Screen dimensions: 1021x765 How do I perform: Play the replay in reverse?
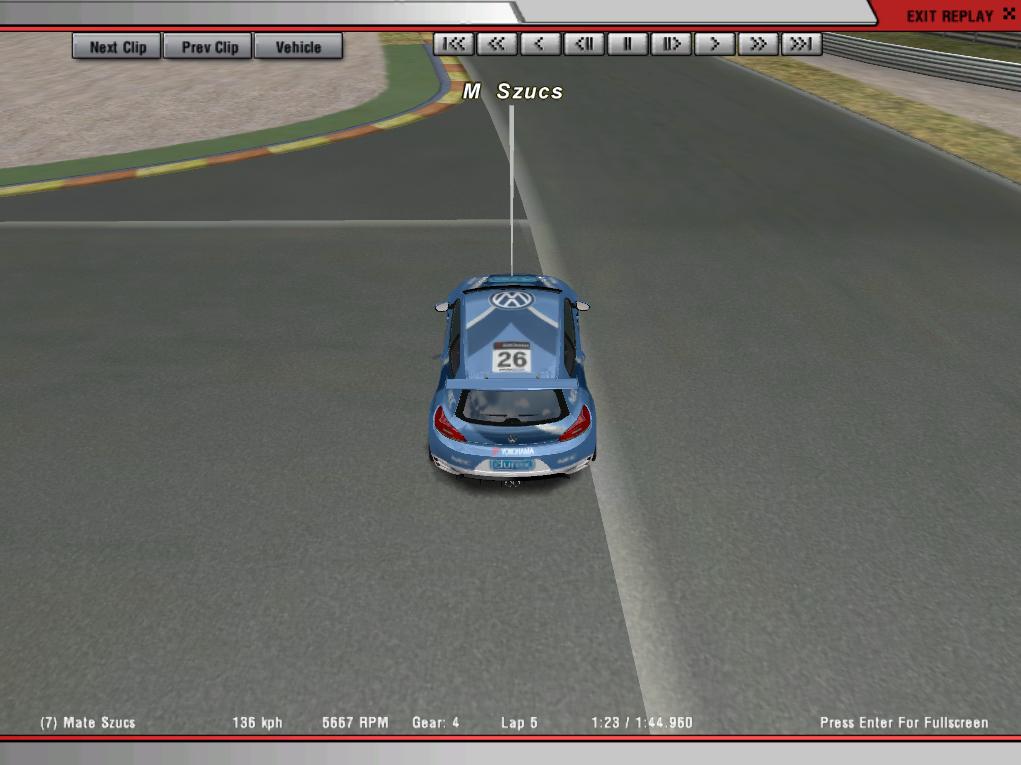point(541,44)
